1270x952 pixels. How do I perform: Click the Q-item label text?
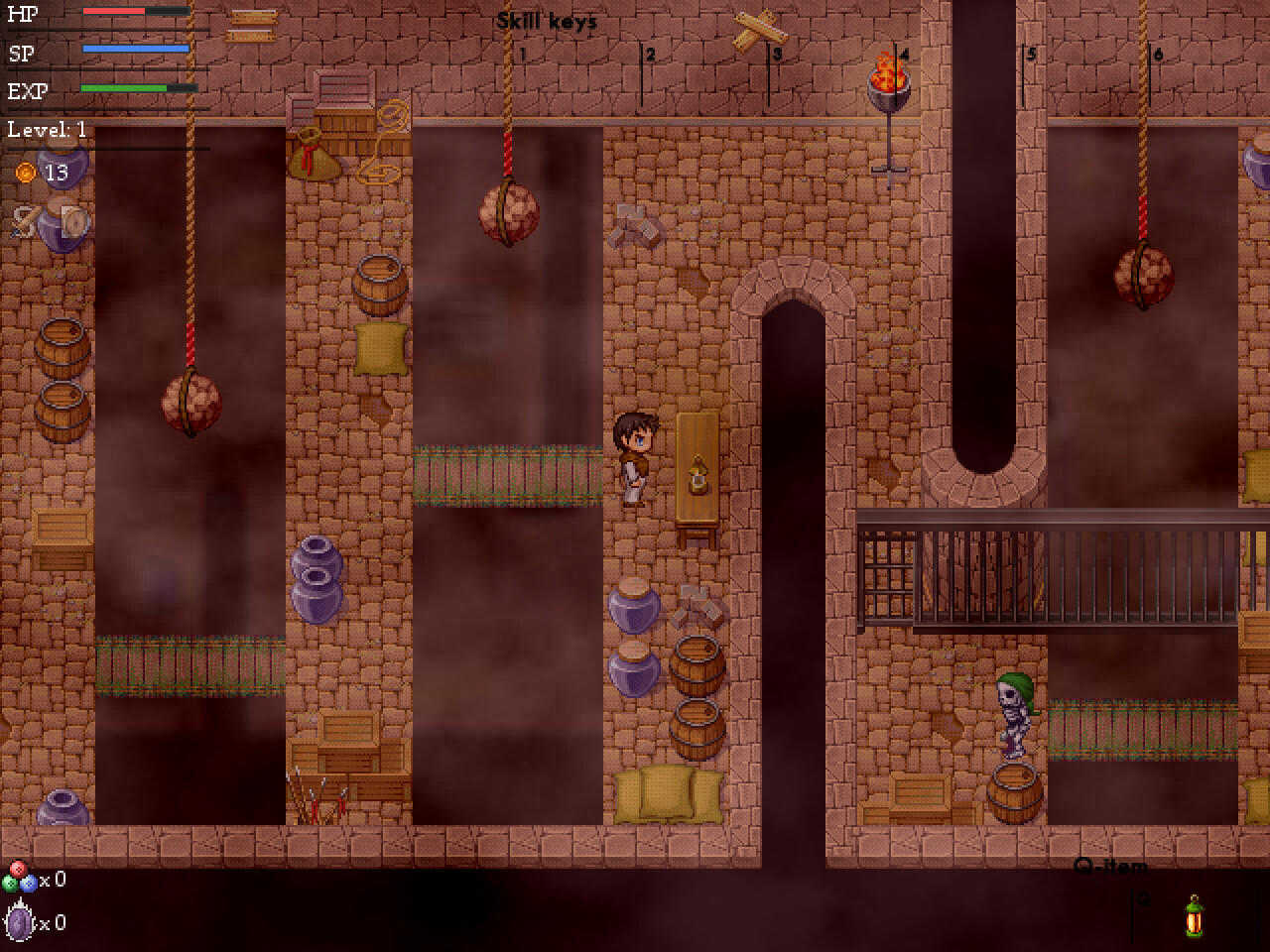(1110, 865)
